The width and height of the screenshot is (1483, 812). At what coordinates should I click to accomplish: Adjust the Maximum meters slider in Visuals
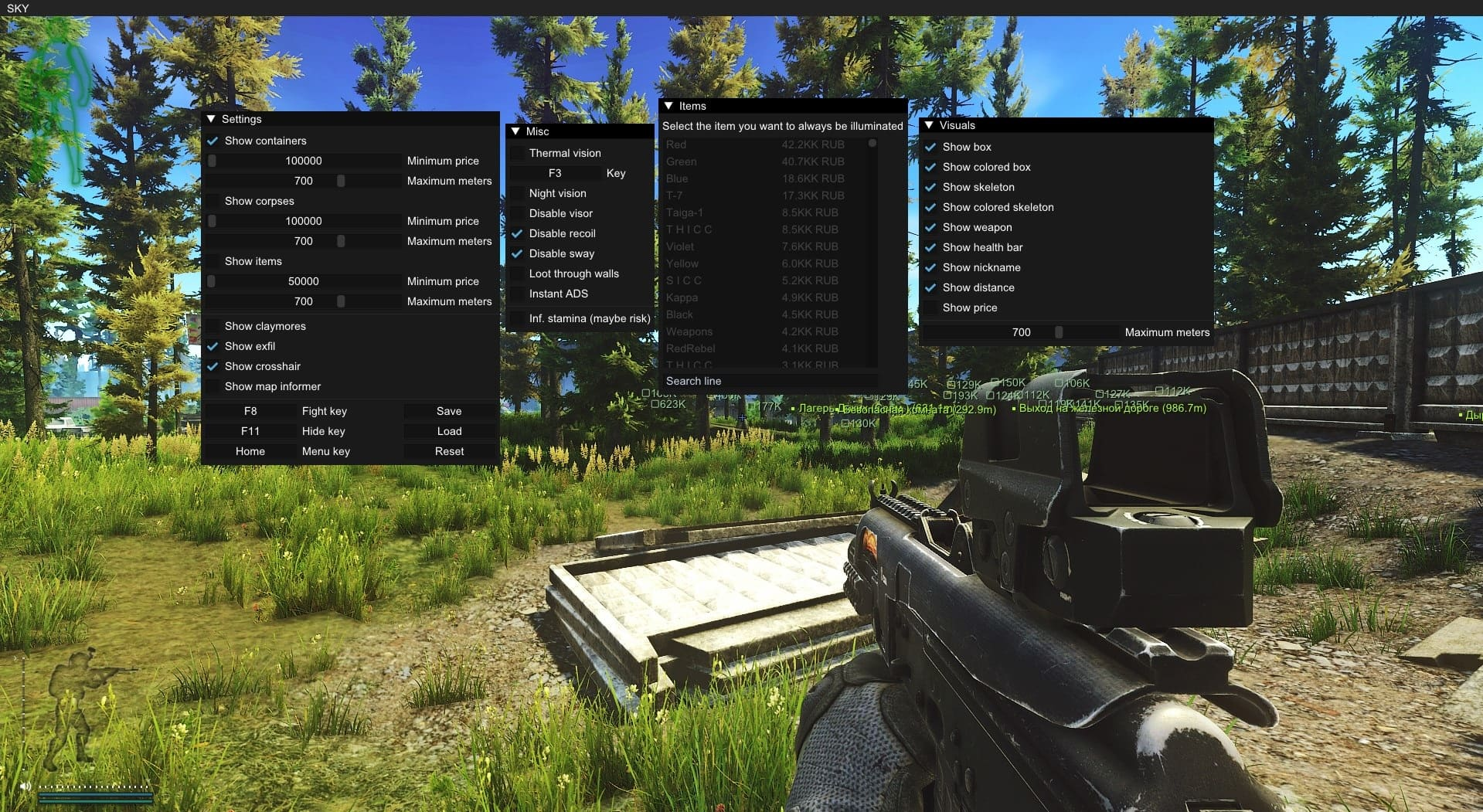point(1059,332)
